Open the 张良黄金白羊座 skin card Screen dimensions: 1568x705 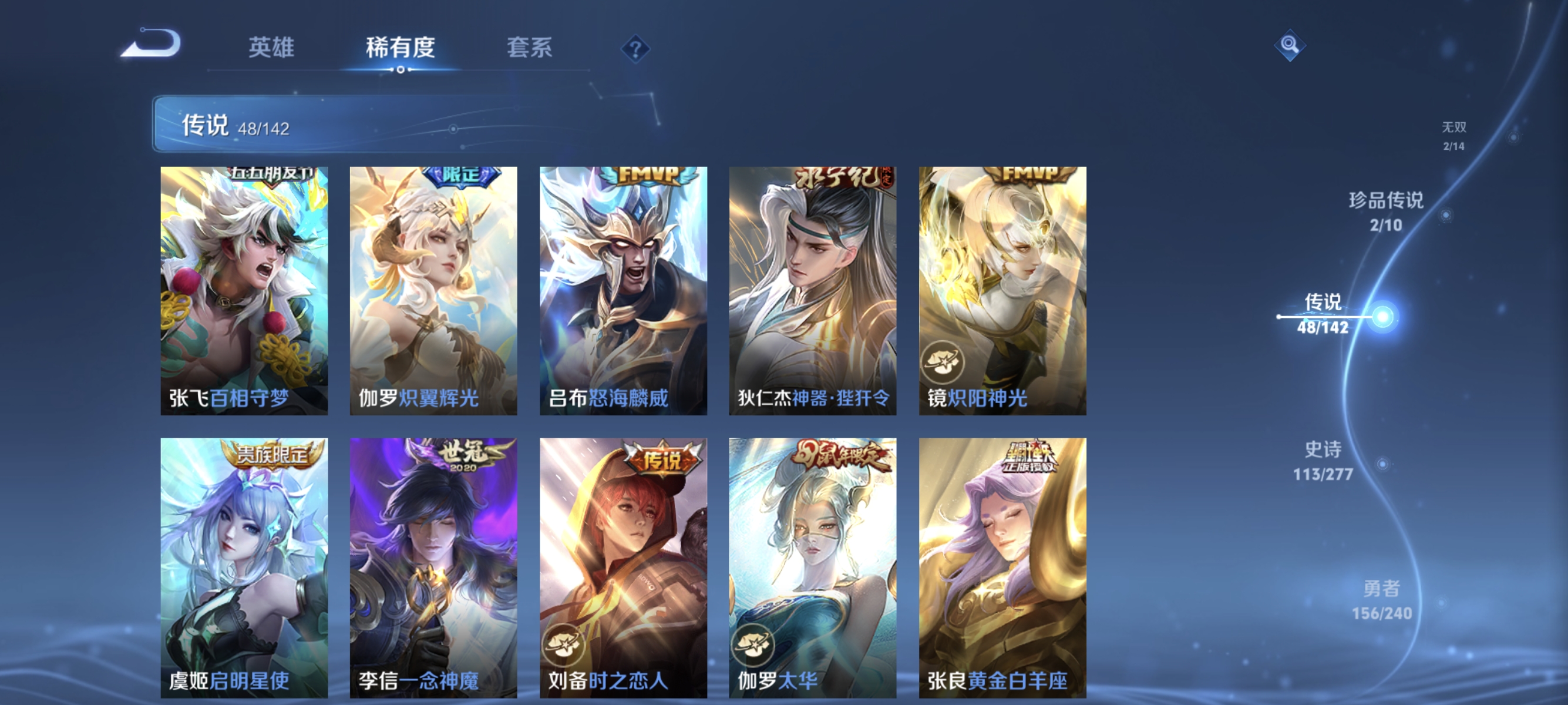pyautogui.click(x=1003, y=560)
